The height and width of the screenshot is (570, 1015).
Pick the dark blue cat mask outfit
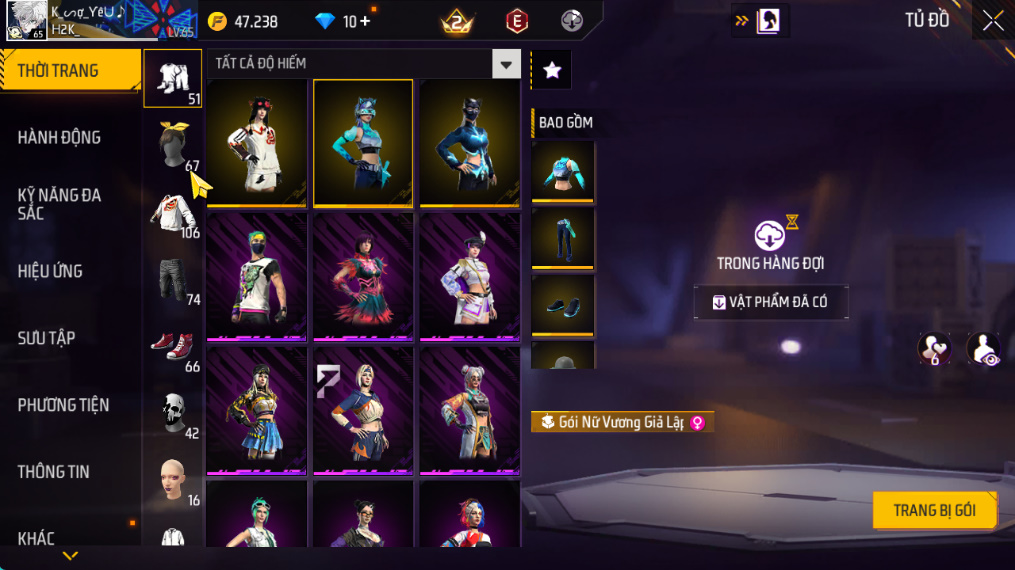(469, 142)
